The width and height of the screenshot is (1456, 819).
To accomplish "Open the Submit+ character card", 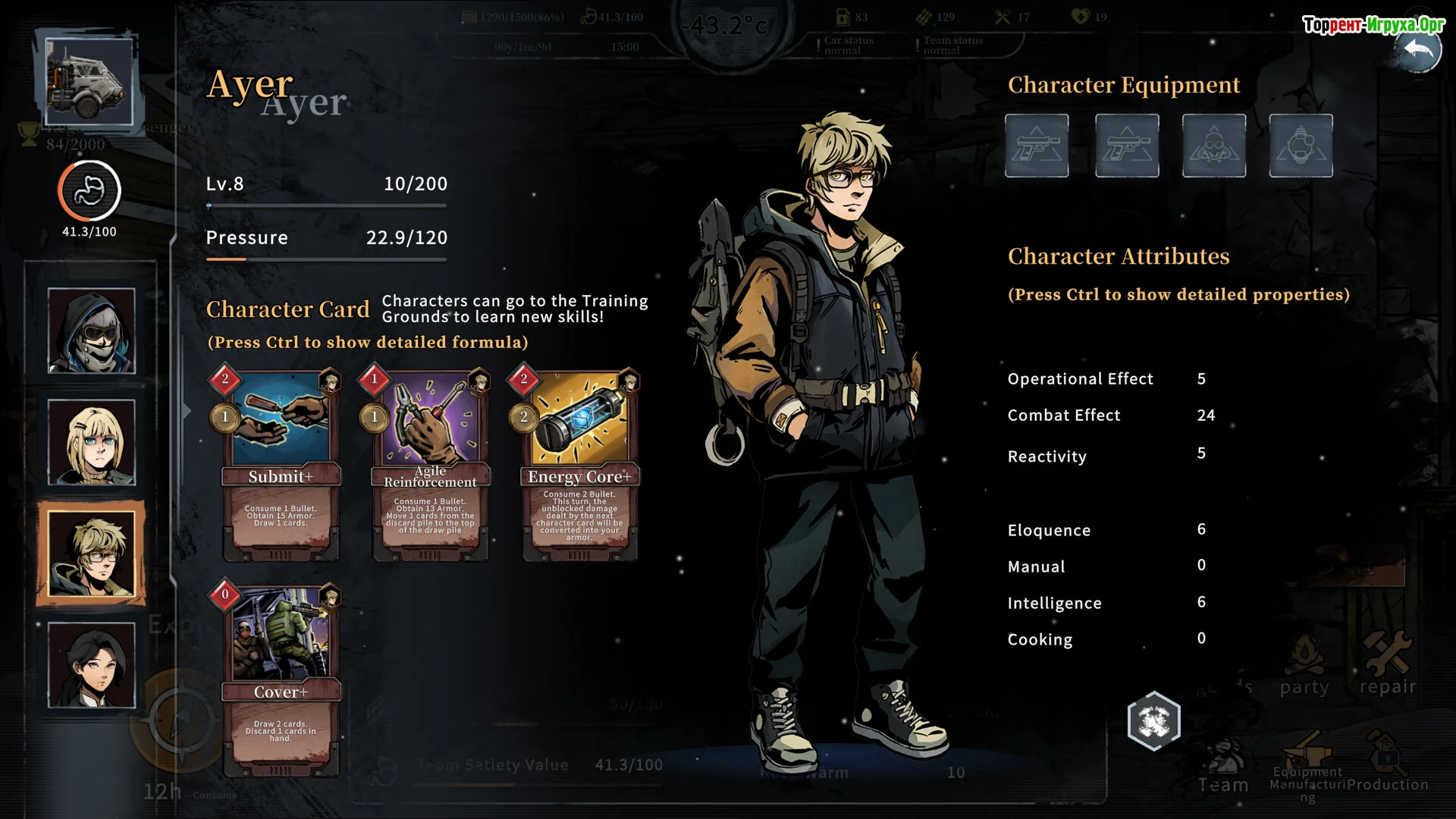I will tap(280, 466).
